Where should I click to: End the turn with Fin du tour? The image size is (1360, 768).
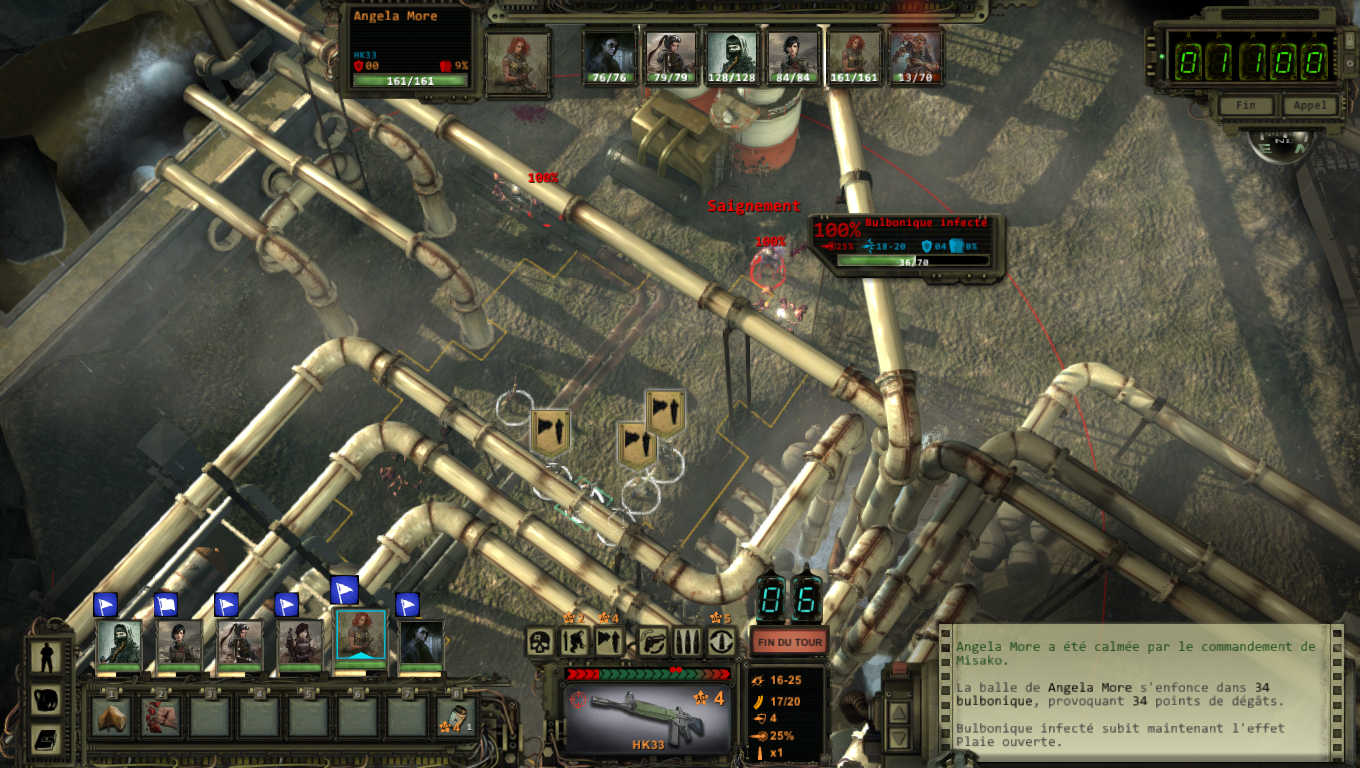(789, 641)
